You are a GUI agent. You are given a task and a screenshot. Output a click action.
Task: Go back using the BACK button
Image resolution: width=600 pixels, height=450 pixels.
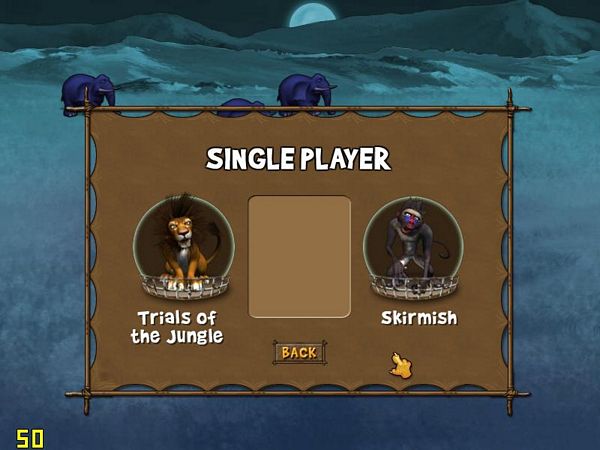299,352
